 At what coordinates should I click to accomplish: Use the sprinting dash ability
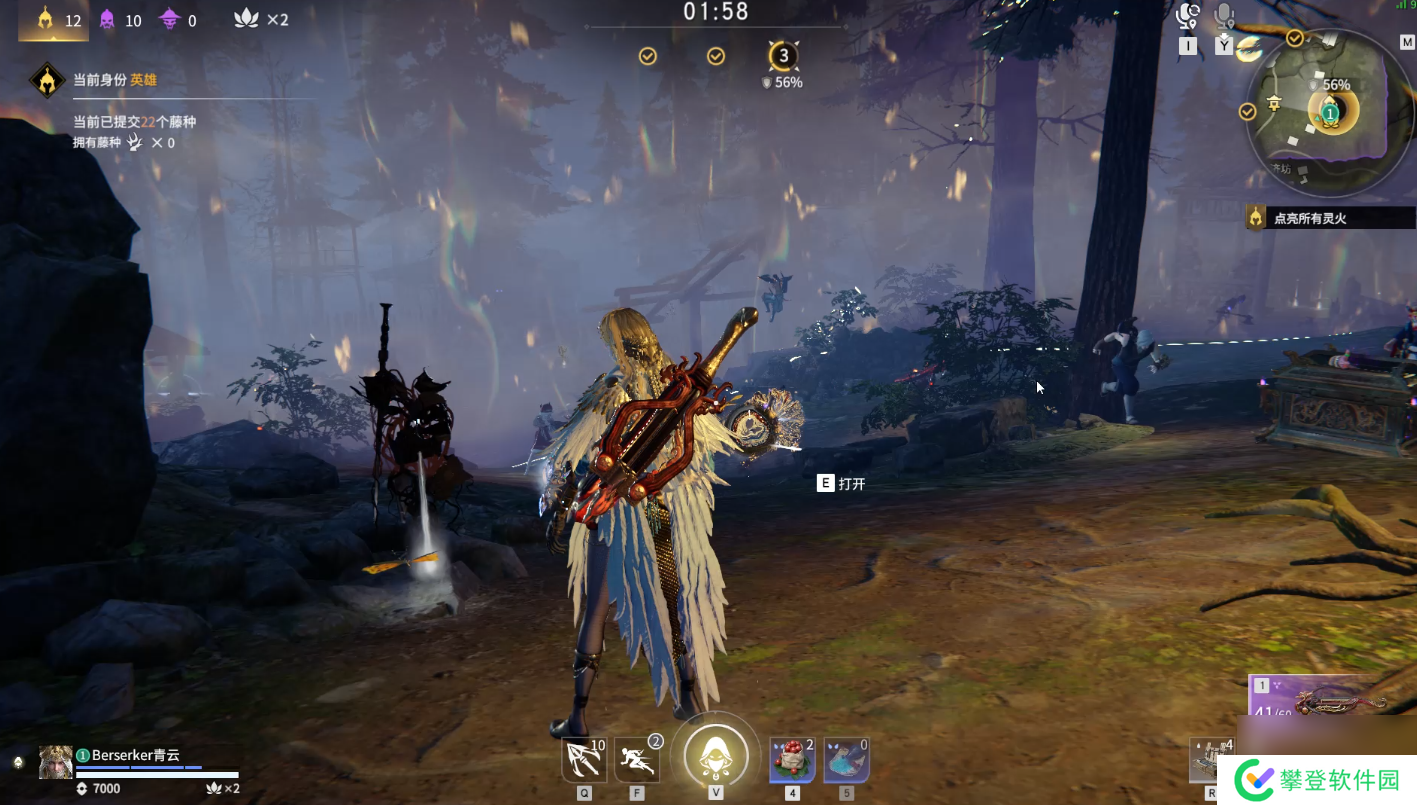636,762
